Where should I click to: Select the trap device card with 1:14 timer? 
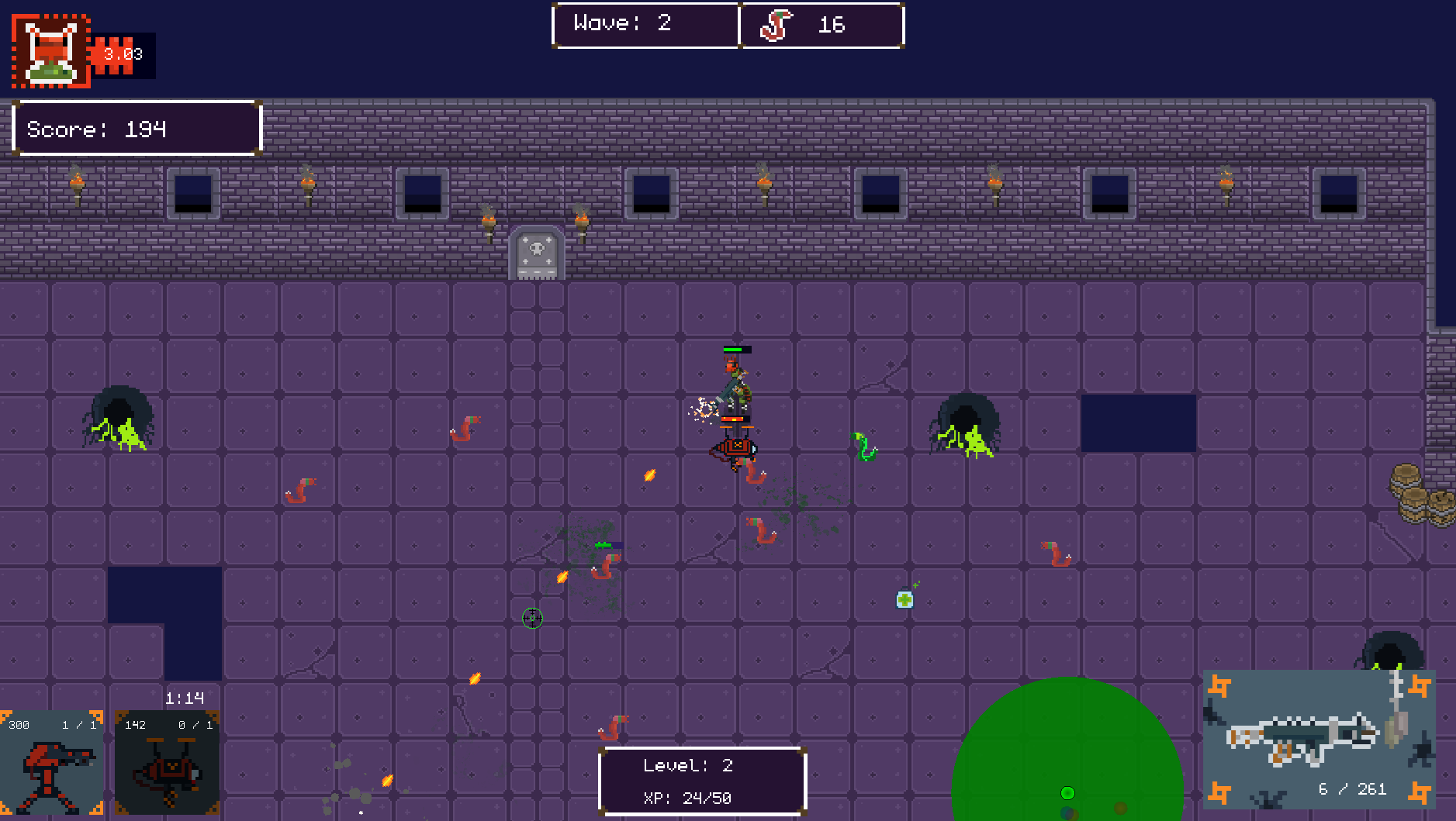click(165, 764)
